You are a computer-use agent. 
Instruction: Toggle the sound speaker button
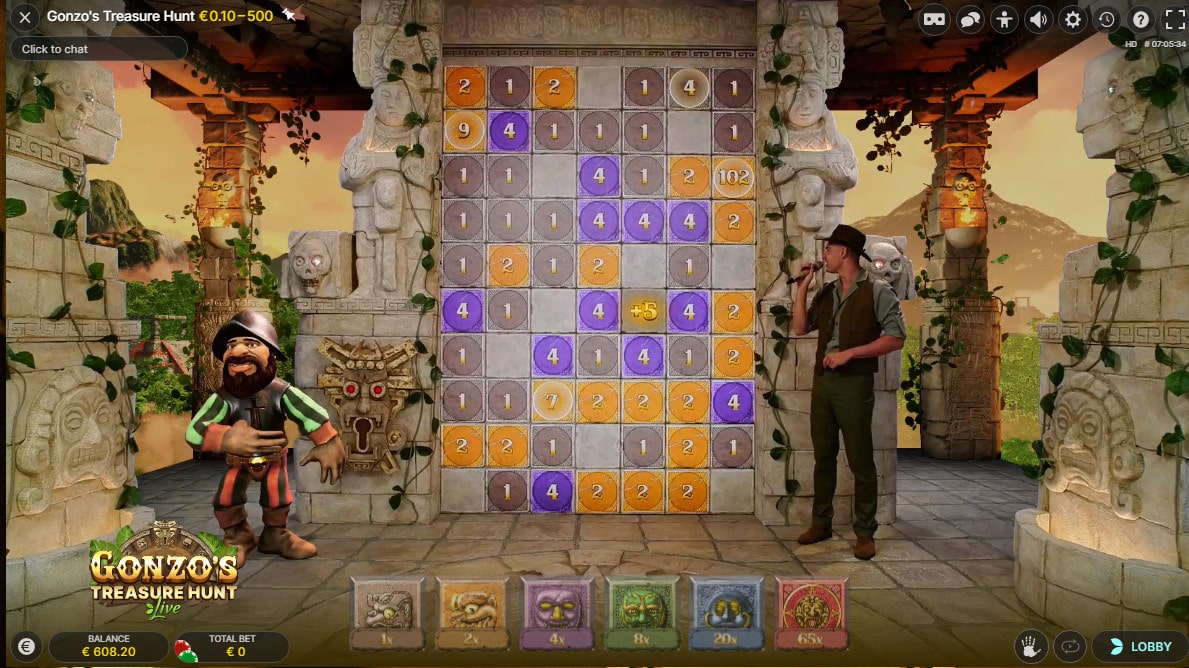click(1039, 19)
